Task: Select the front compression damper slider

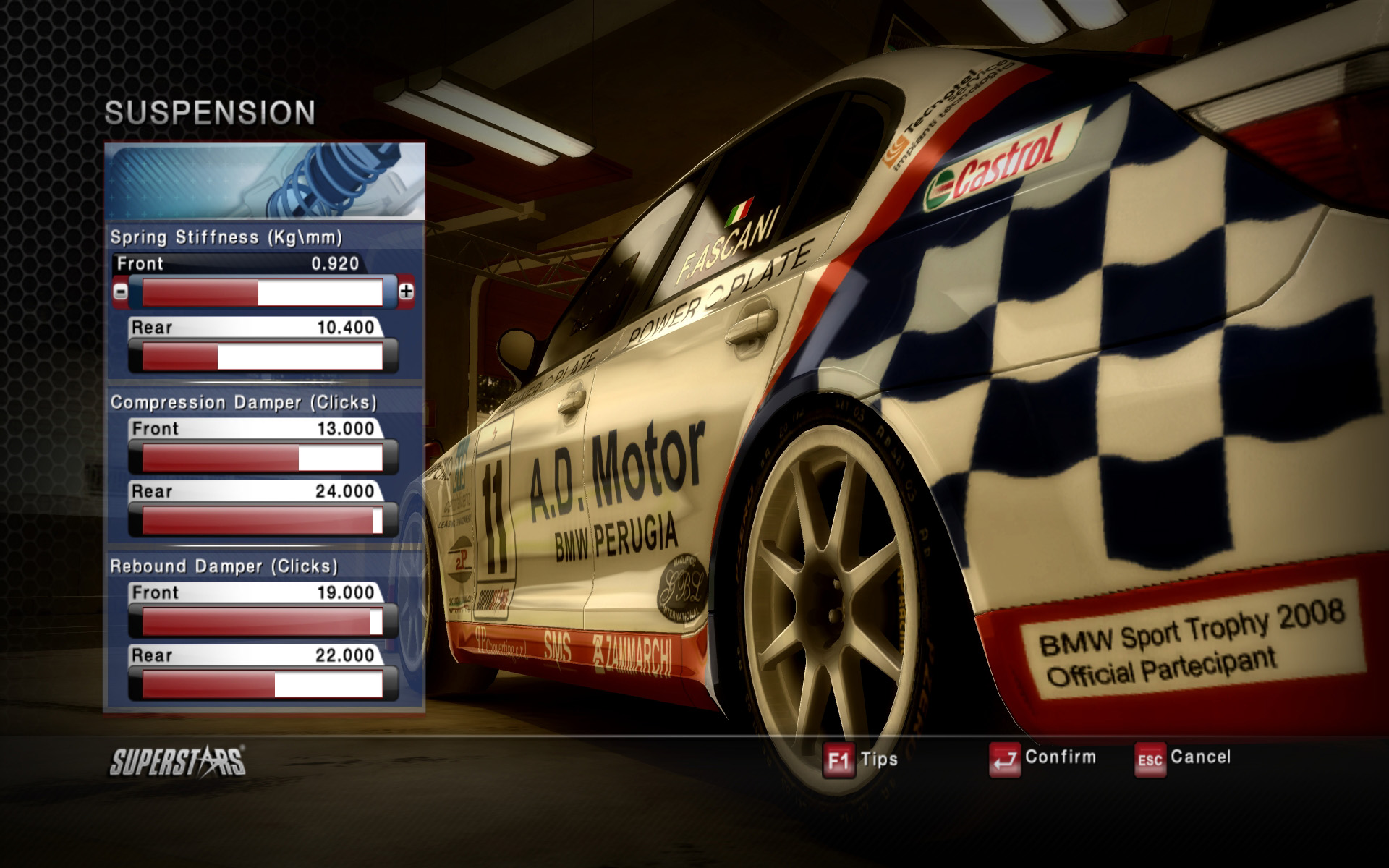Action: point(263,458)
